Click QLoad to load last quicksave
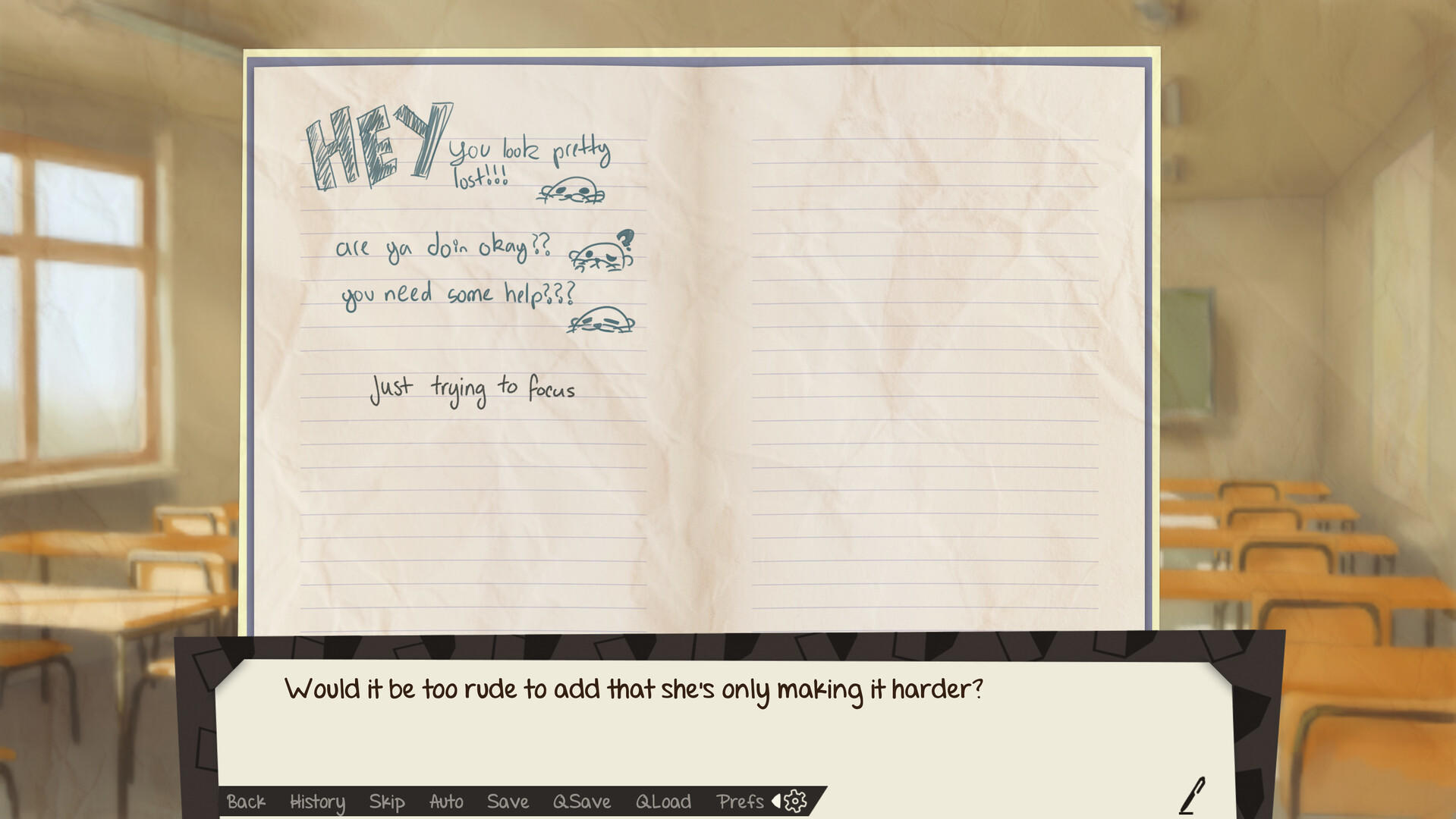 point(664,802)
